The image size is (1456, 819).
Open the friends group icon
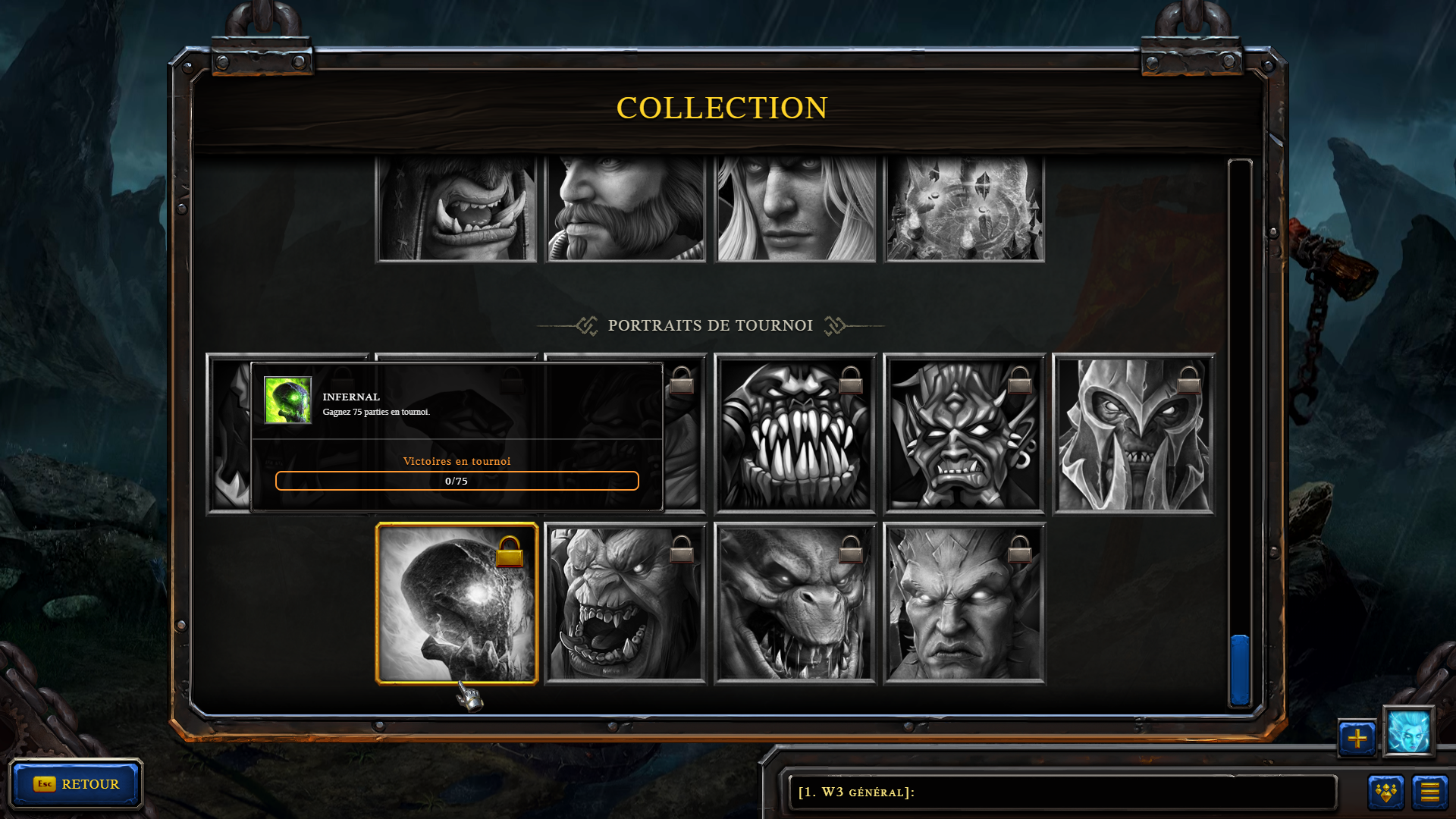pos(1385,792)
